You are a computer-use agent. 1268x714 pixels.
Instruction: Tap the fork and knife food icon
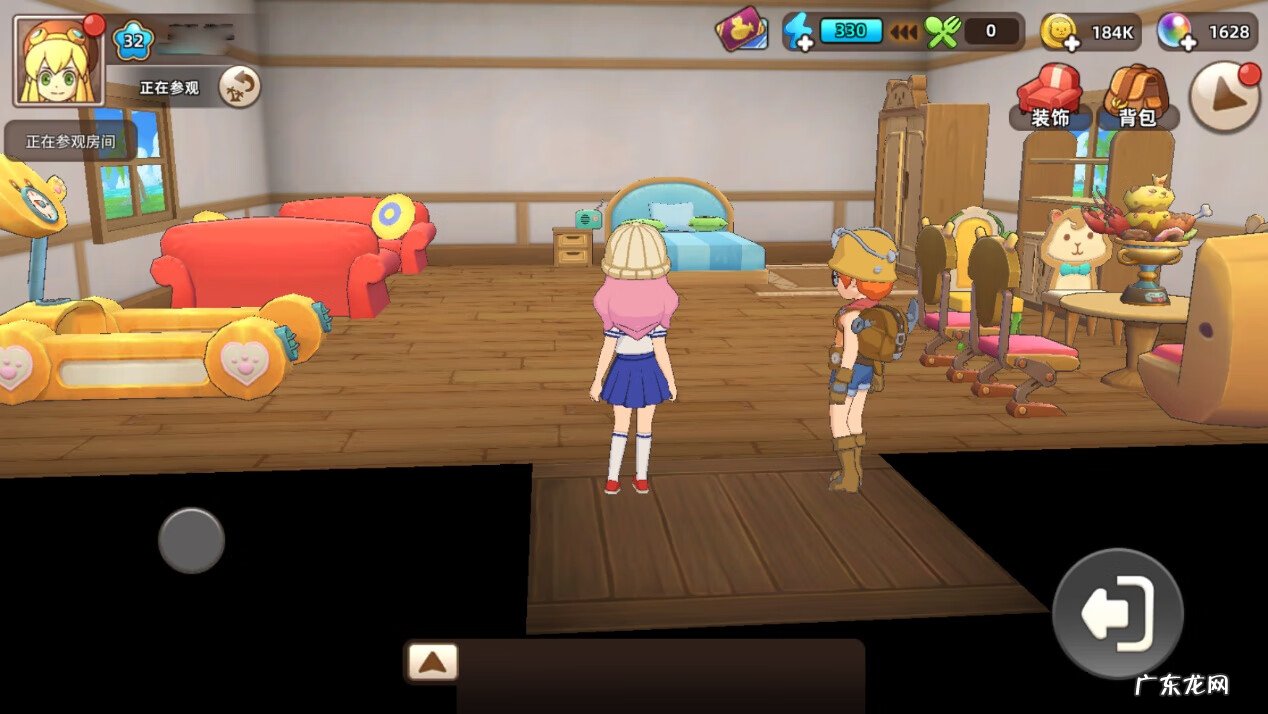pyautogui.click(x=941, y=32)
